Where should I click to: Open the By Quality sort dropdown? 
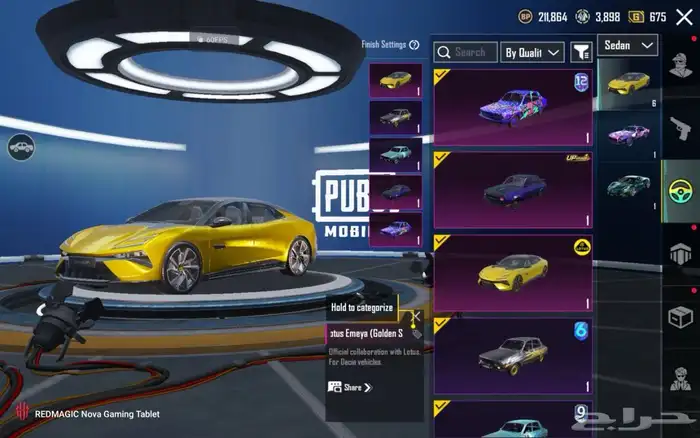(x=532, y=52)
